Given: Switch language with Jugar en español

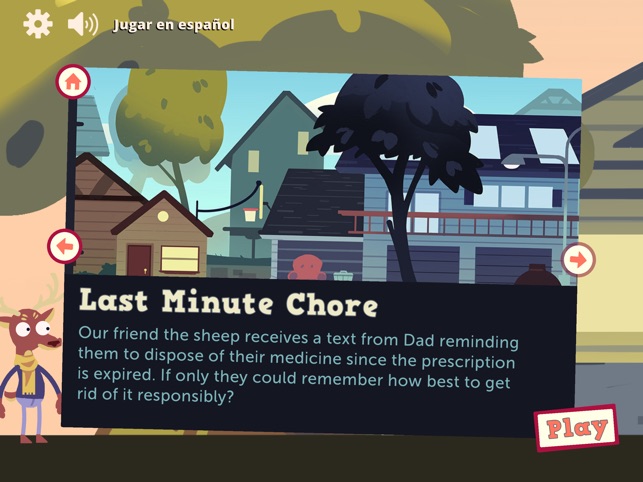Looking at the screenshot, I should [x=173, y=24].
